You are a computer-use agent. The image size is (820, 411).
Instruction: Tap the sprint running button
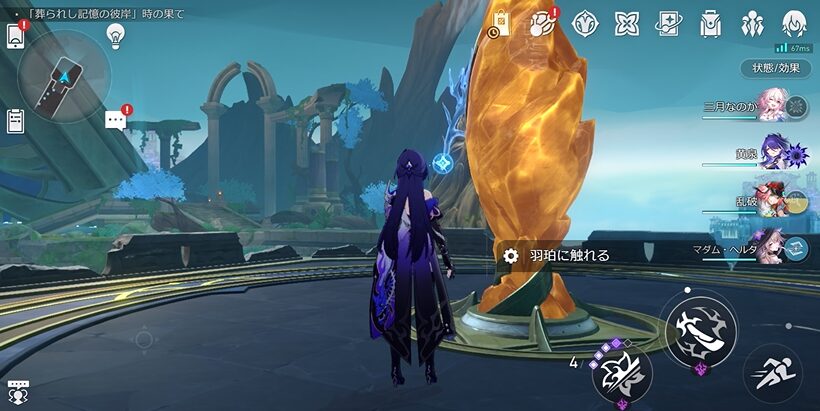click(x=771, y=374)
